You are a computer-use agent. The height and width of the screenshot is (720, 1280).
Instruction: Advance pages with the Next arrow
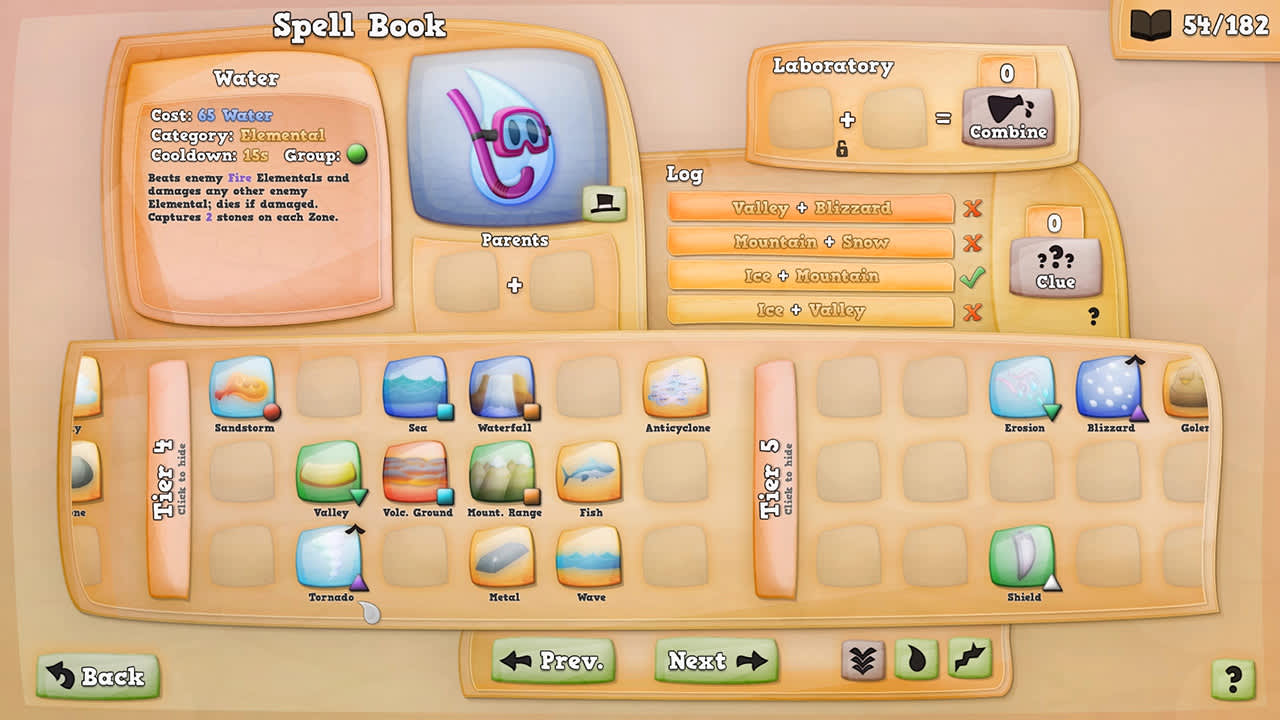[x=715, y=662]
